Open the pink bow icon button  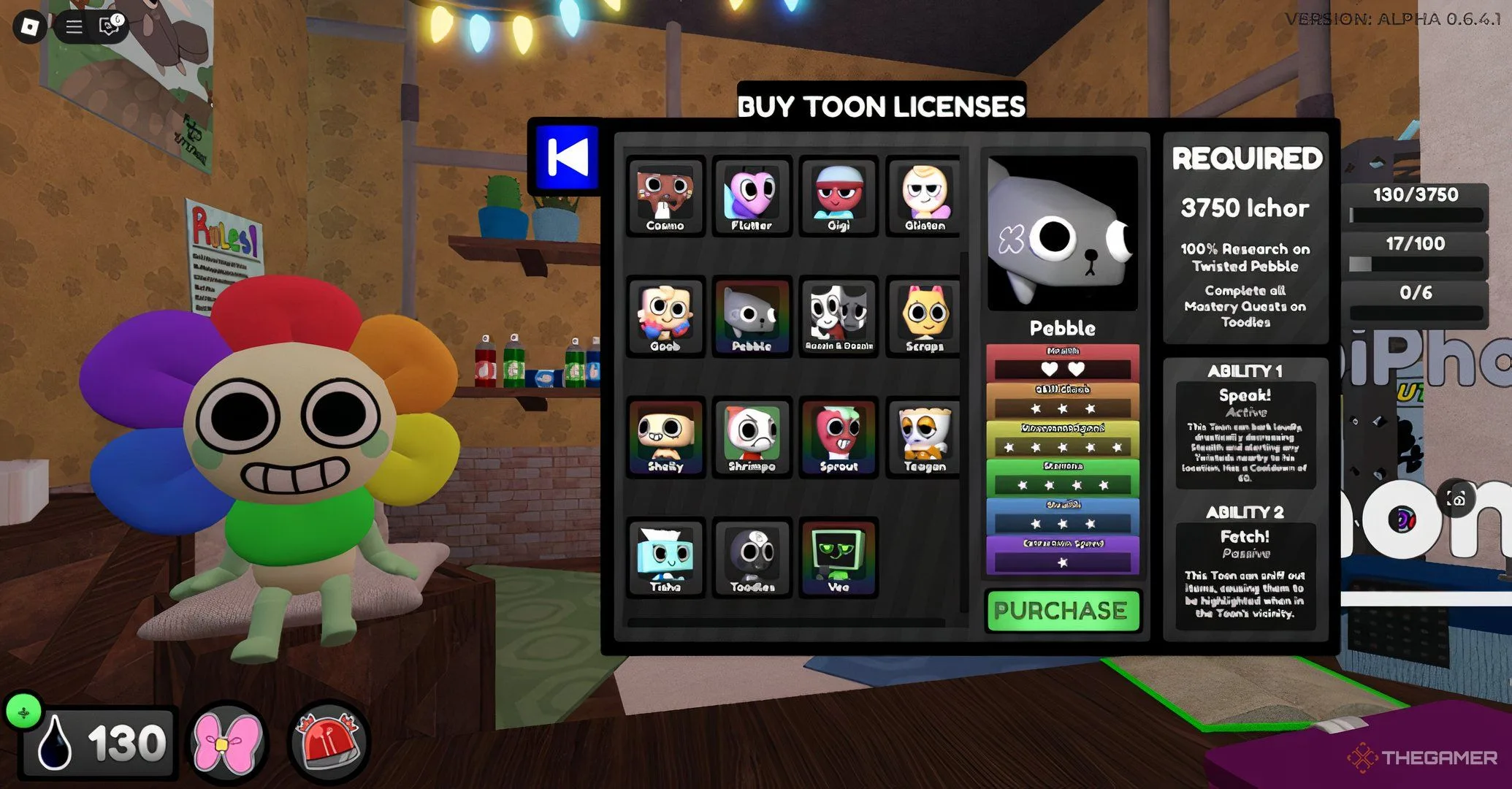tap(227, 743)
